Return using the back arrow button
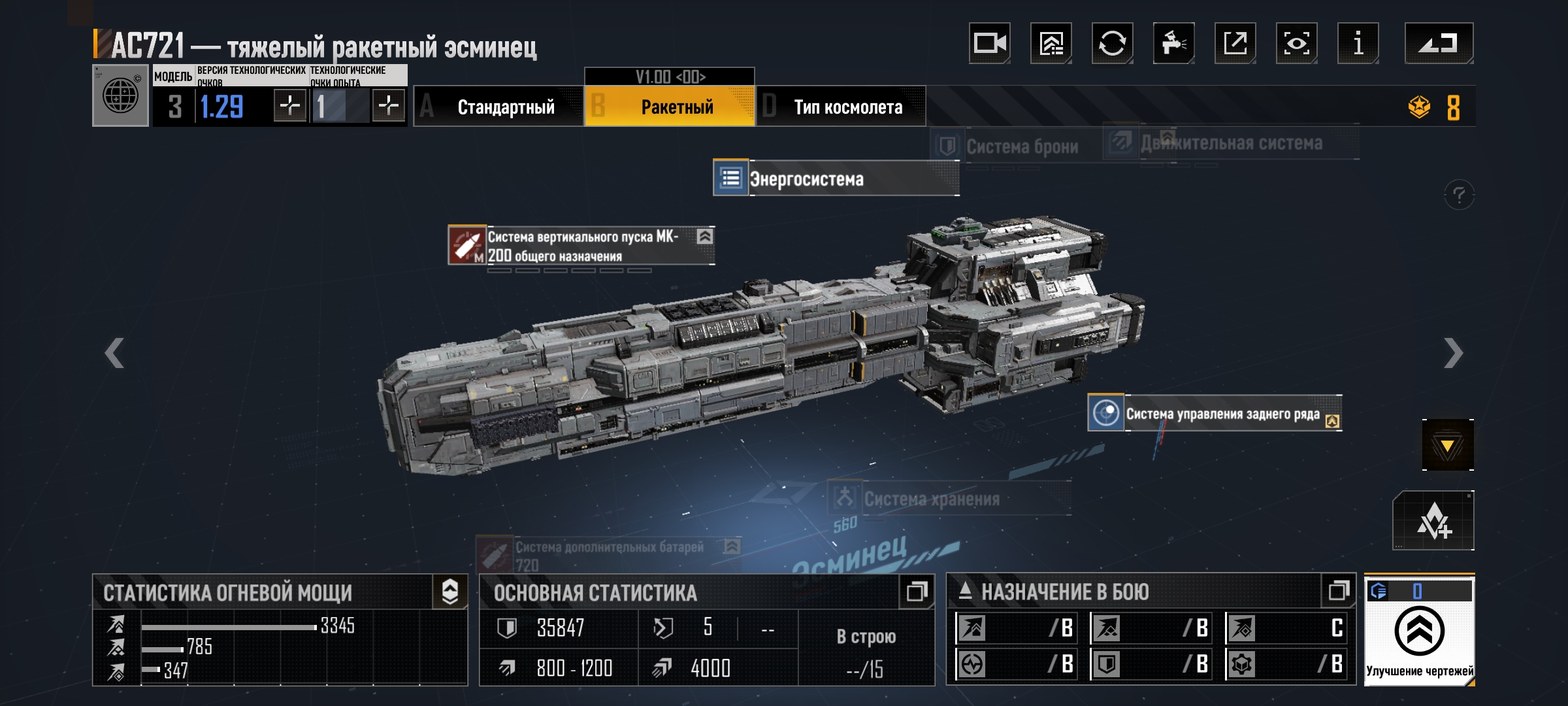 point(1439,44)
